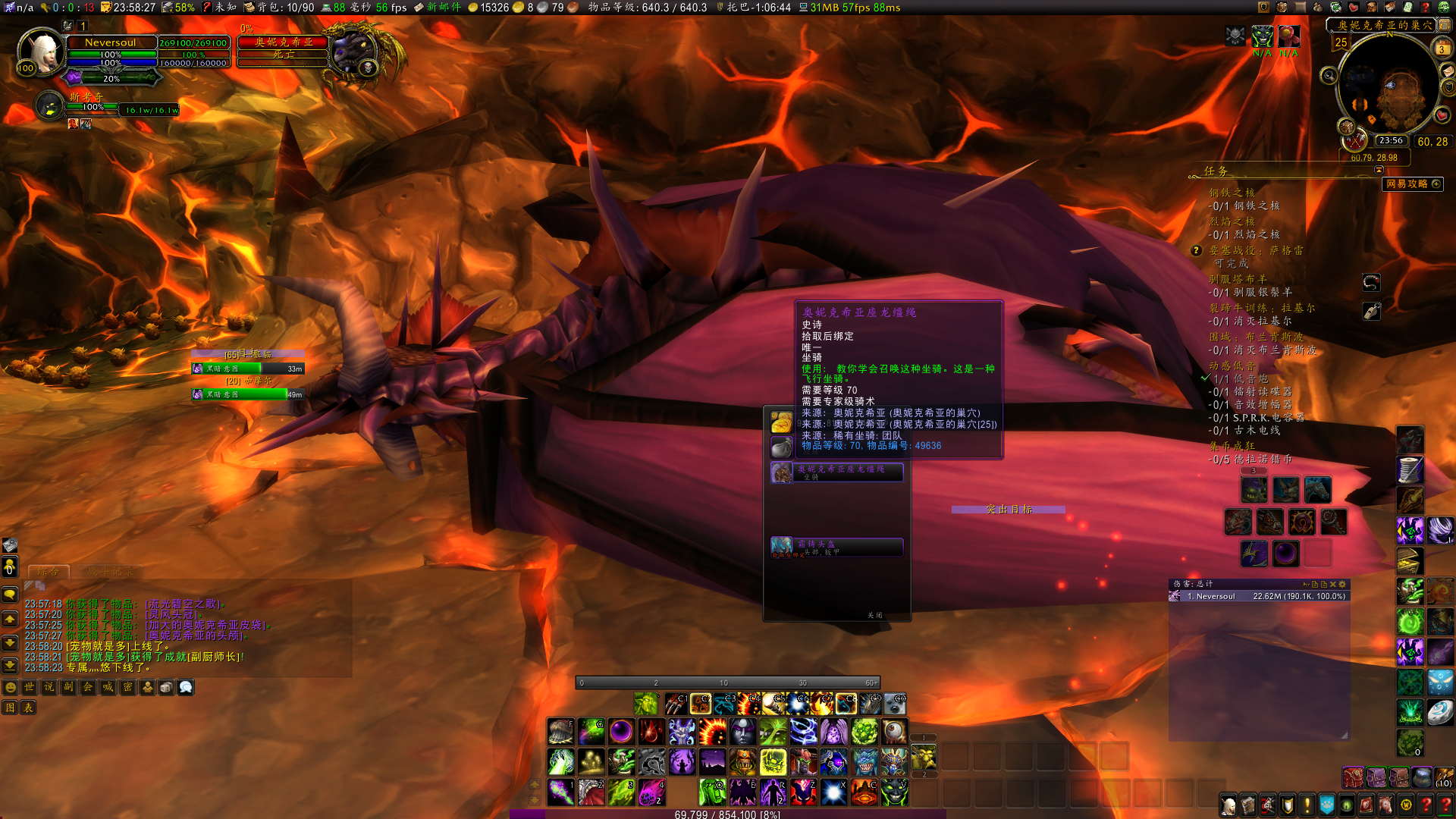Collapse the 任务 quest tracker
Screen dimensions: 1456x819
(x=1379, y=171)
